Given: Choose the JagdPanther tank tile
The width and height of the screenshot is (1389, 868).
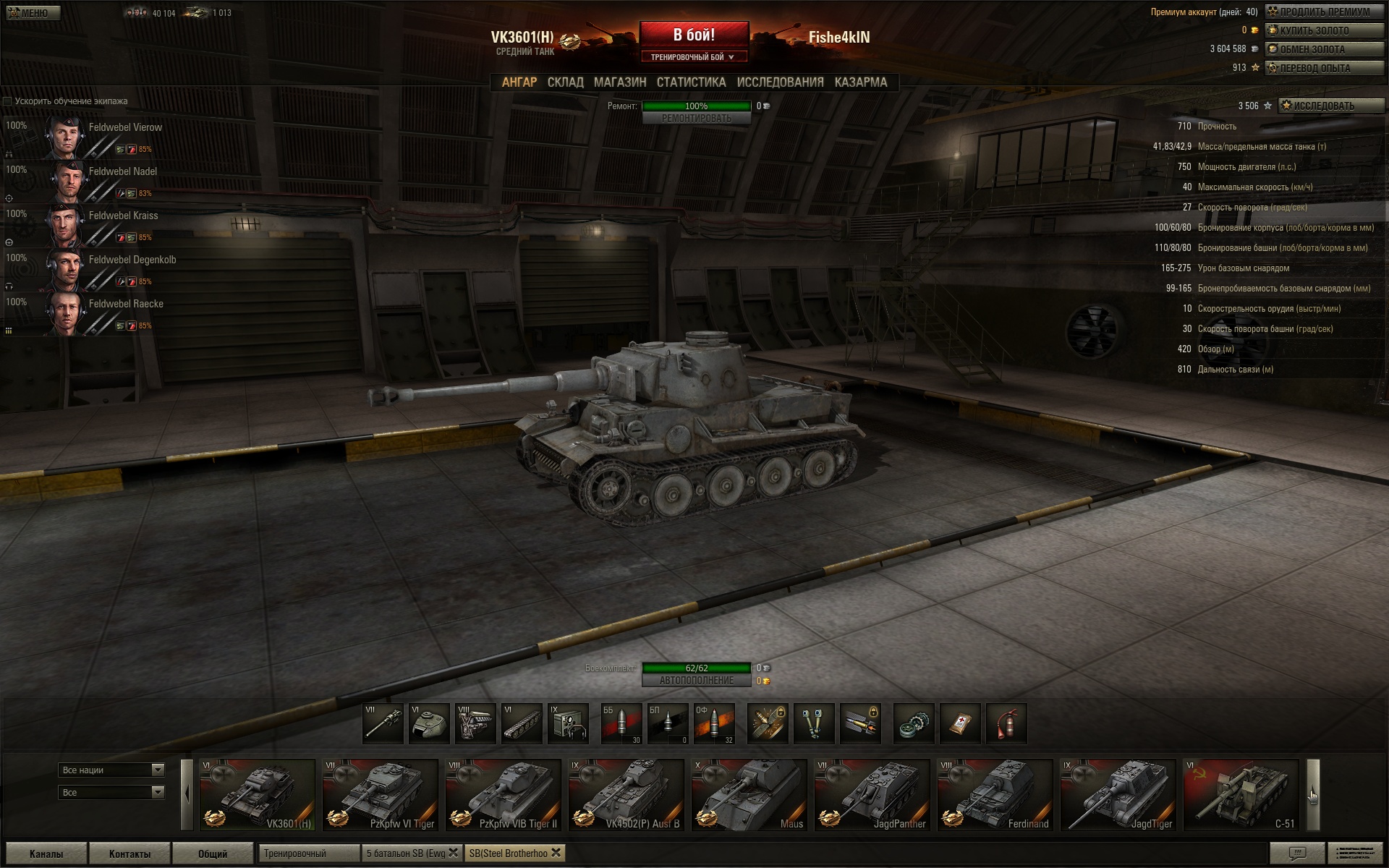Looking at the screenshot, I should coord(872,795).
